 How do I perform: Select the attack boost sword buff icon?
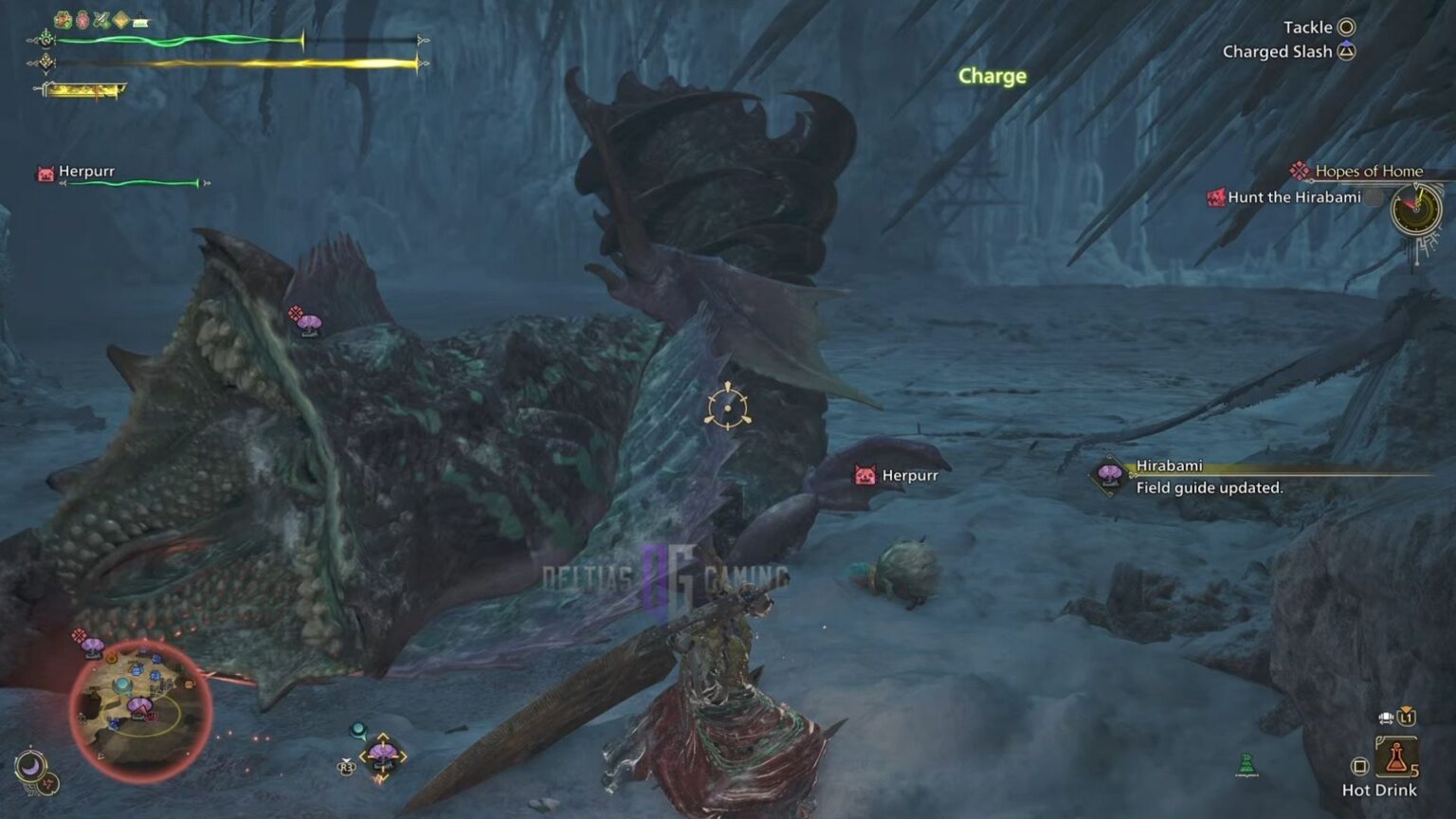click(x=100, y=17)
